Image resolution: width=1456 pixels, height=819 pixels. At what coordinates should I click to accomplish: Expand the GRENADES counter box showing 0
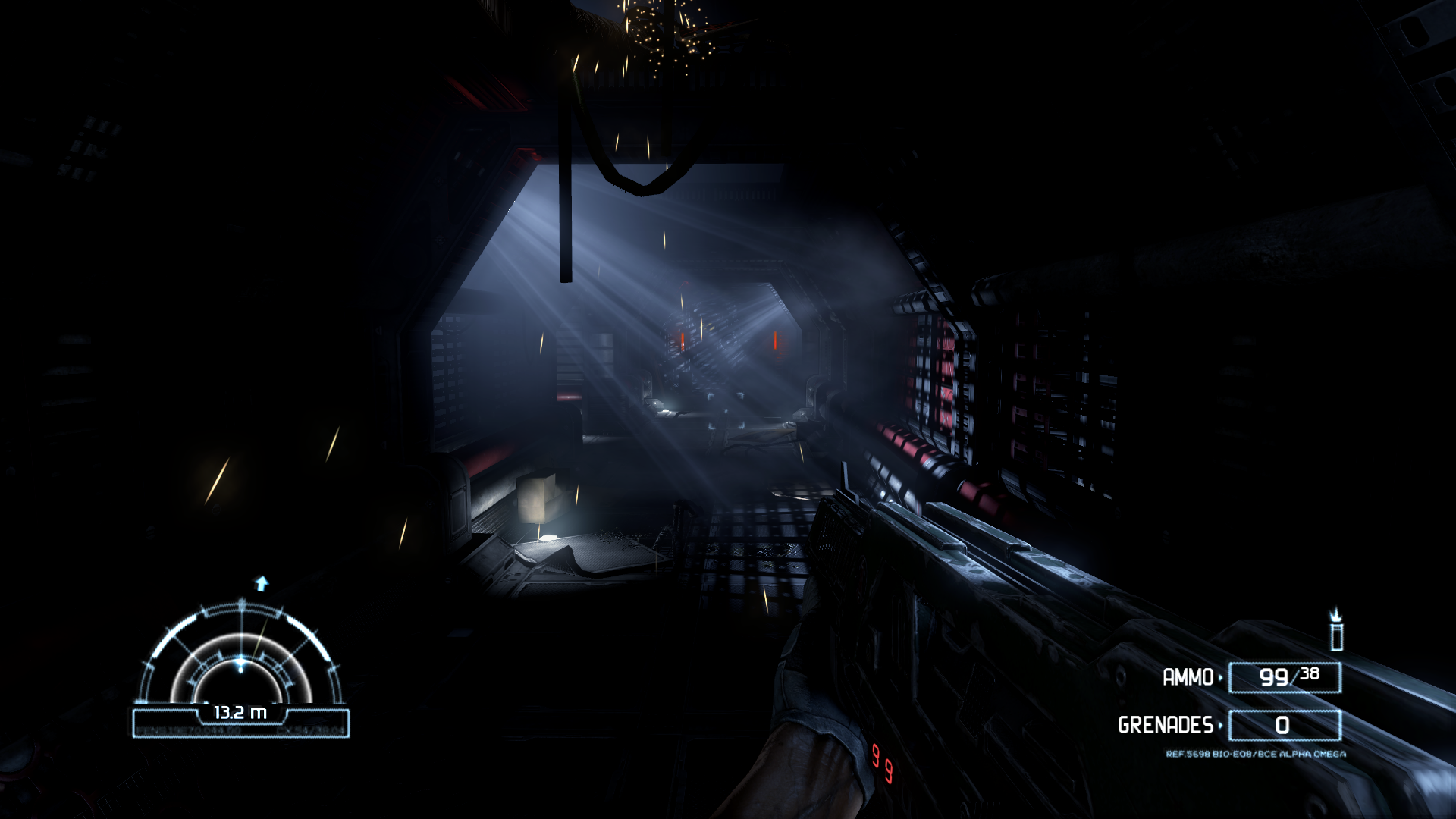1285,725
